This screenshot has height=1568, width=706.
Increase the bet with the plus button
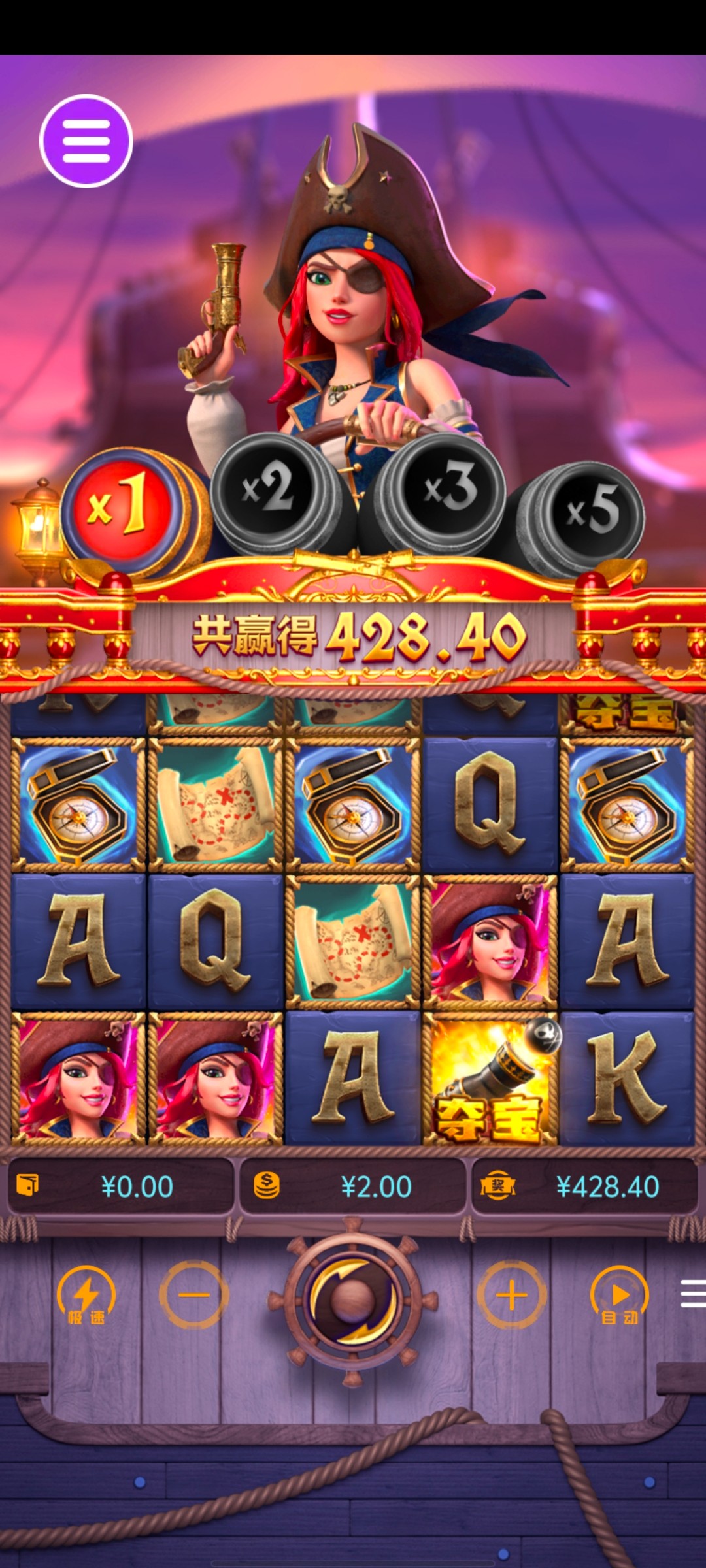[512, 1295]
